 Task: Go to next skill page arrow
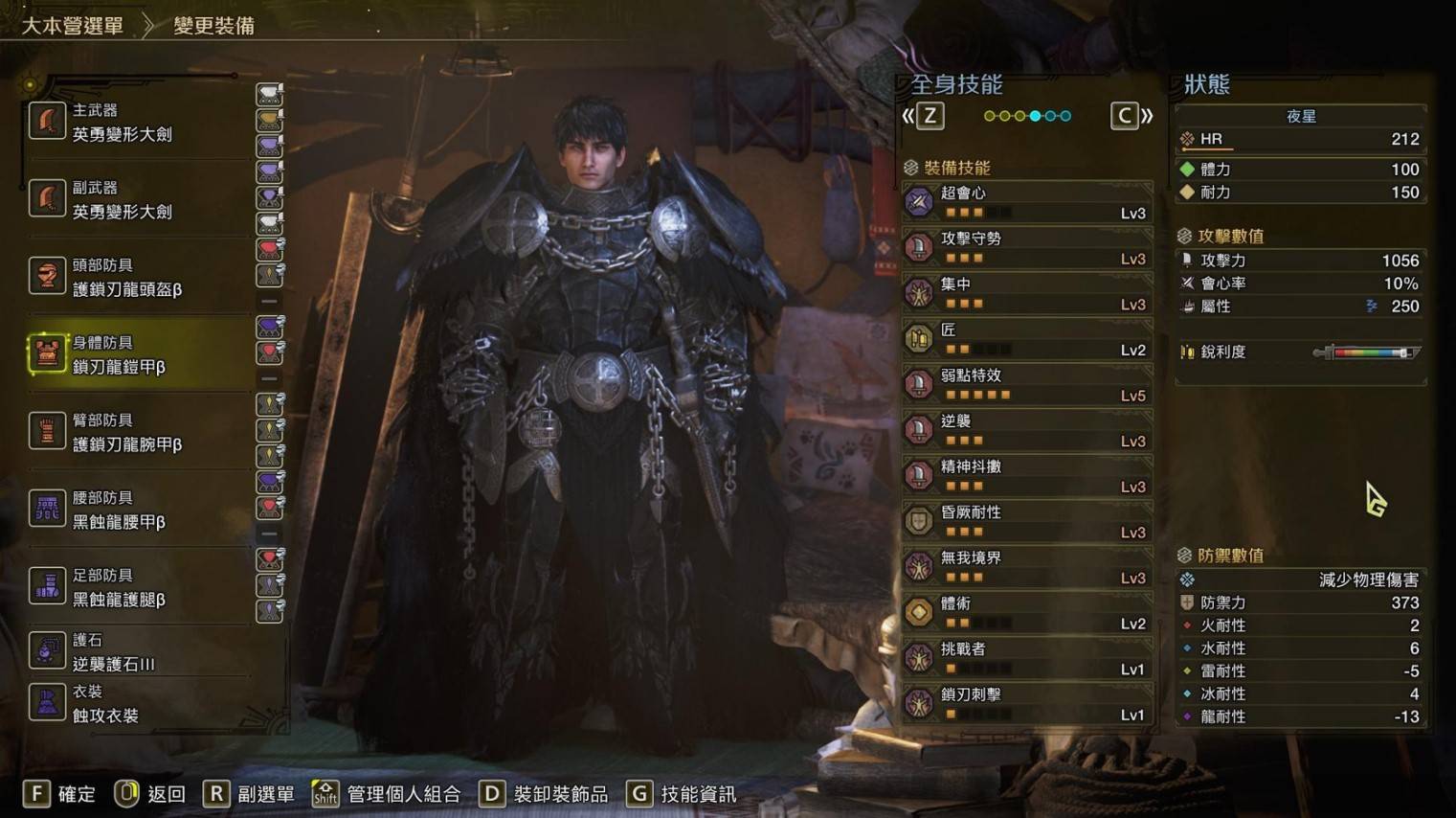[x=1131, y=117]
